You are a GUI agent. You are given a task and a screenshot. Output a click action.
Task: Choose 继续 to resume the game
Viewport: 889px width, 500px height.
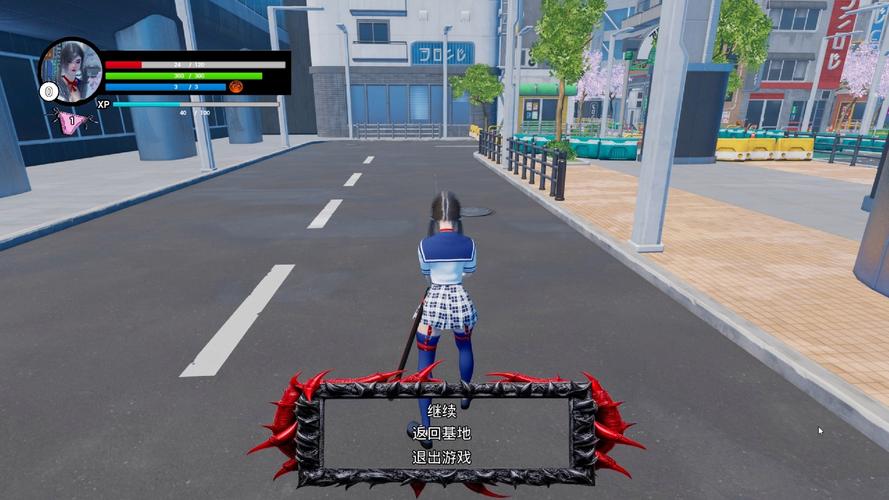pyautogui.click(x=441, y=411)
